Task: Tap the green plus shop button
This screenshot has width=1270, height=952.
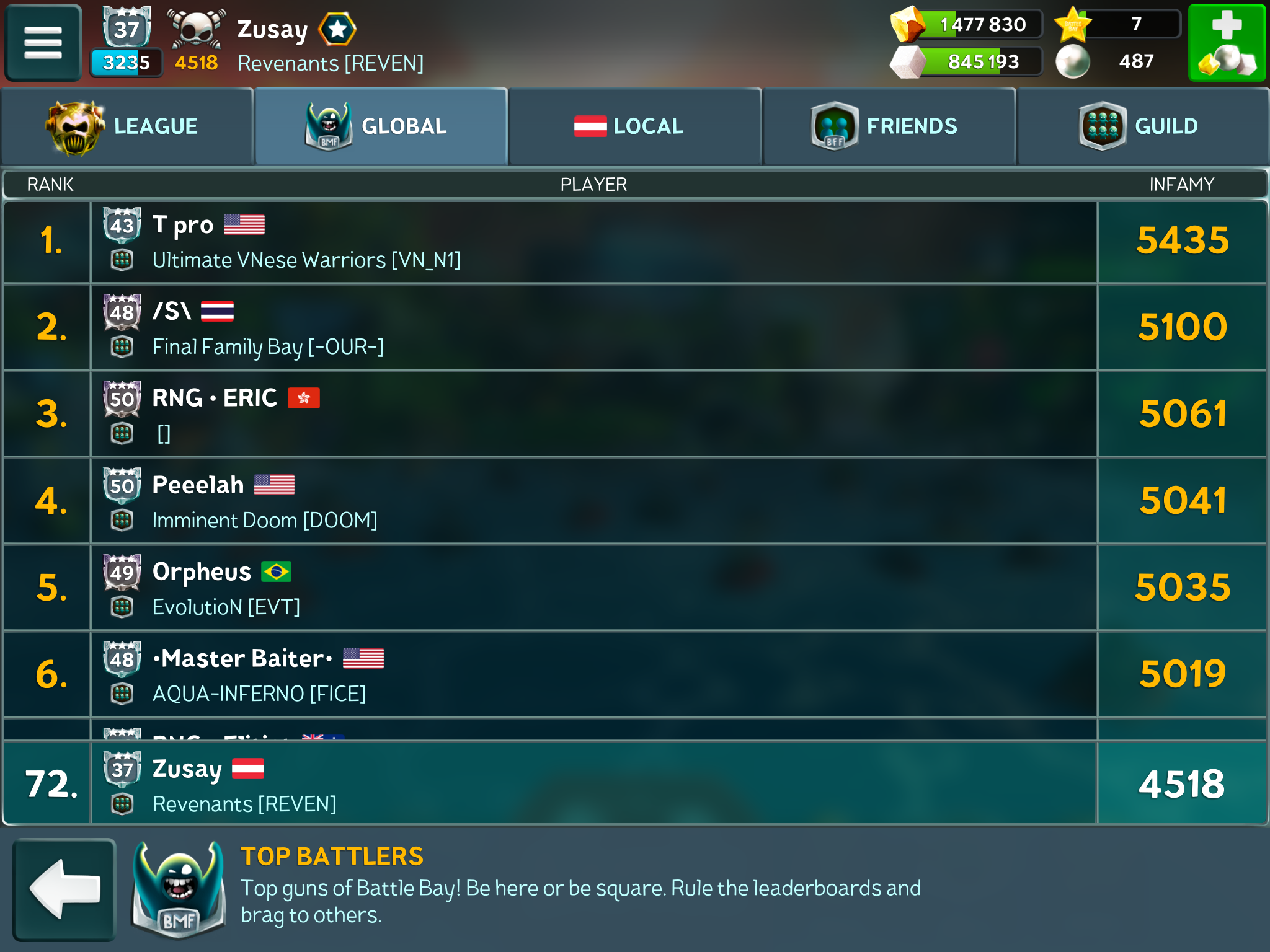Action: [1226, 43]
